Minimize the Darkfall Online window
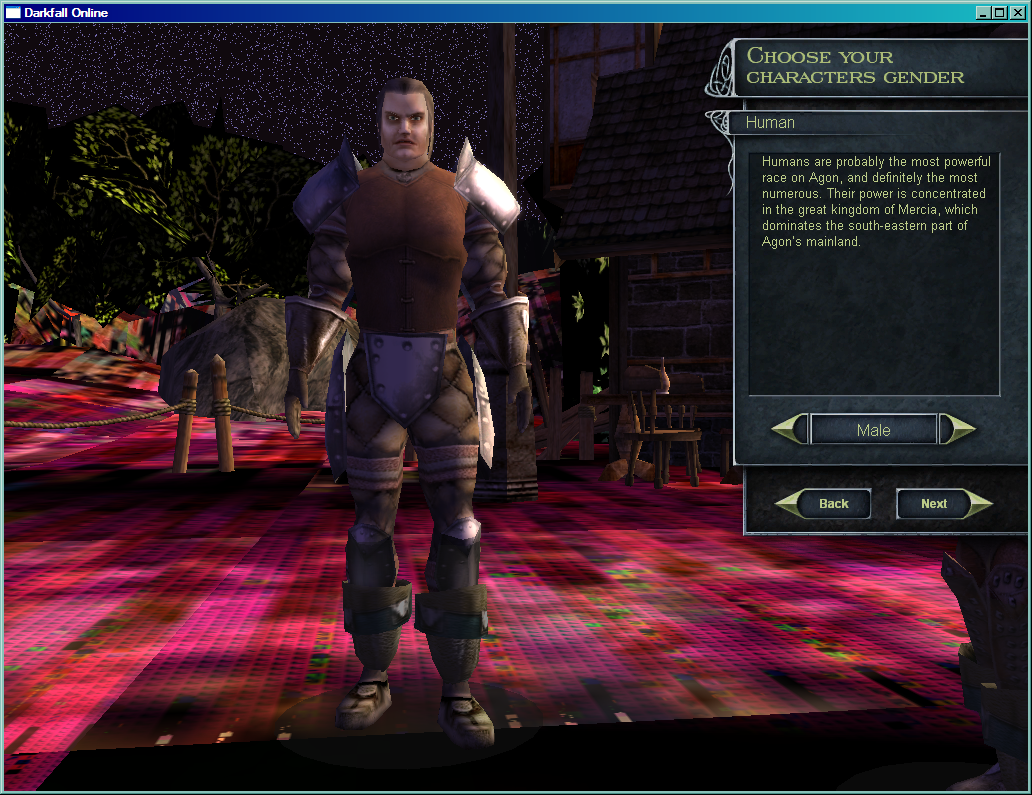1032x795 pixels. click(x=984, y=13)
